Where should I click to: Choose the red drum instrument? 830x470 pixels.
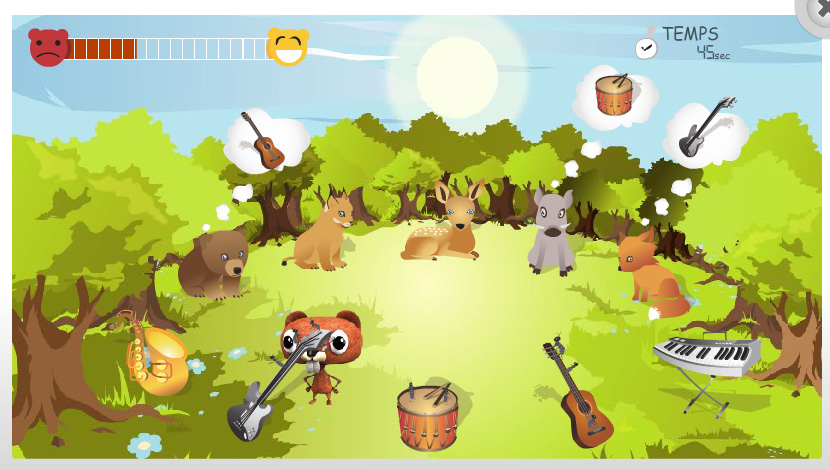(x=427, y=416)
